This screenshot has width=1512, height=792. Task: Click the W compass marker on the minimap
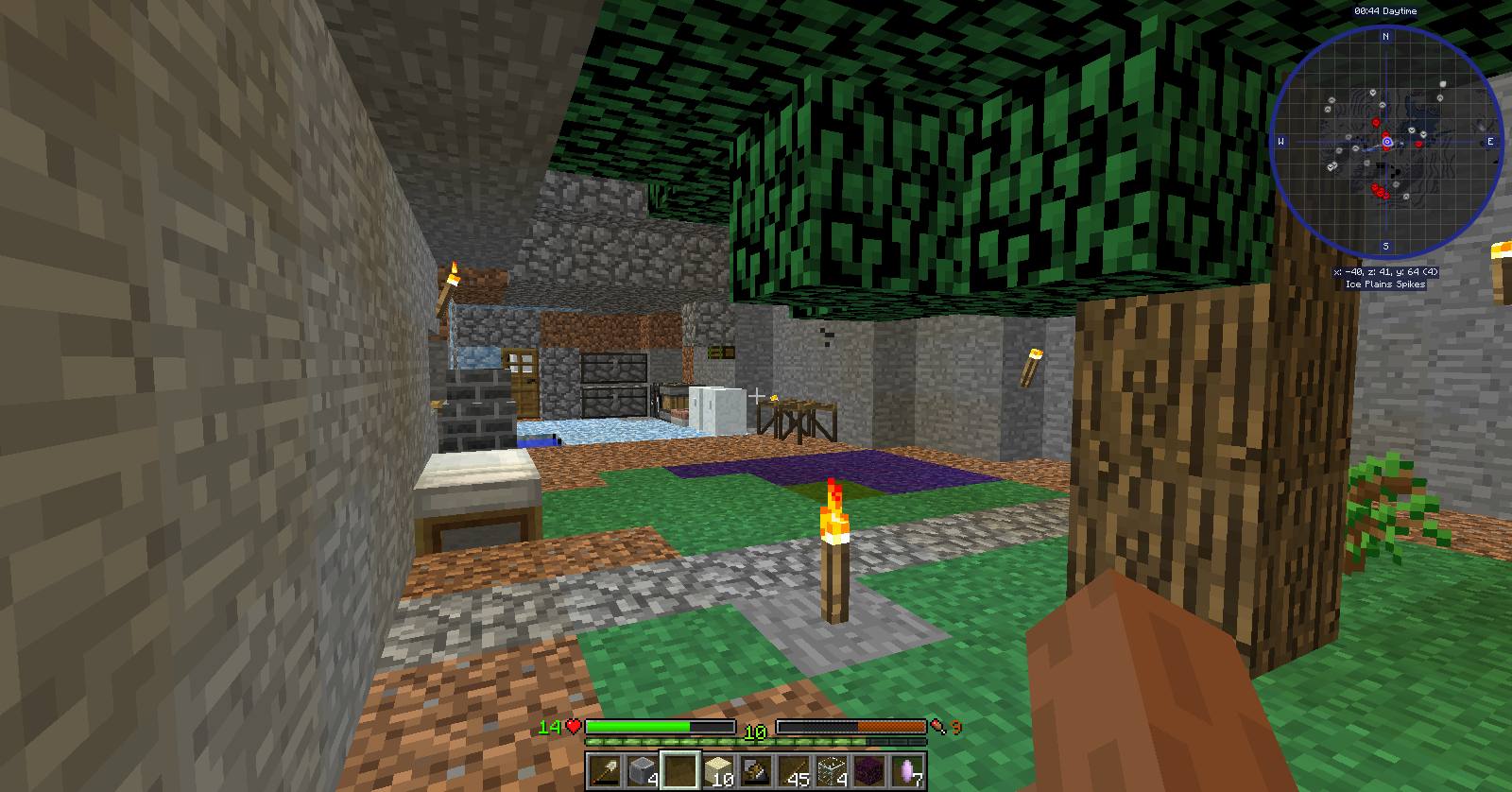1281,141
